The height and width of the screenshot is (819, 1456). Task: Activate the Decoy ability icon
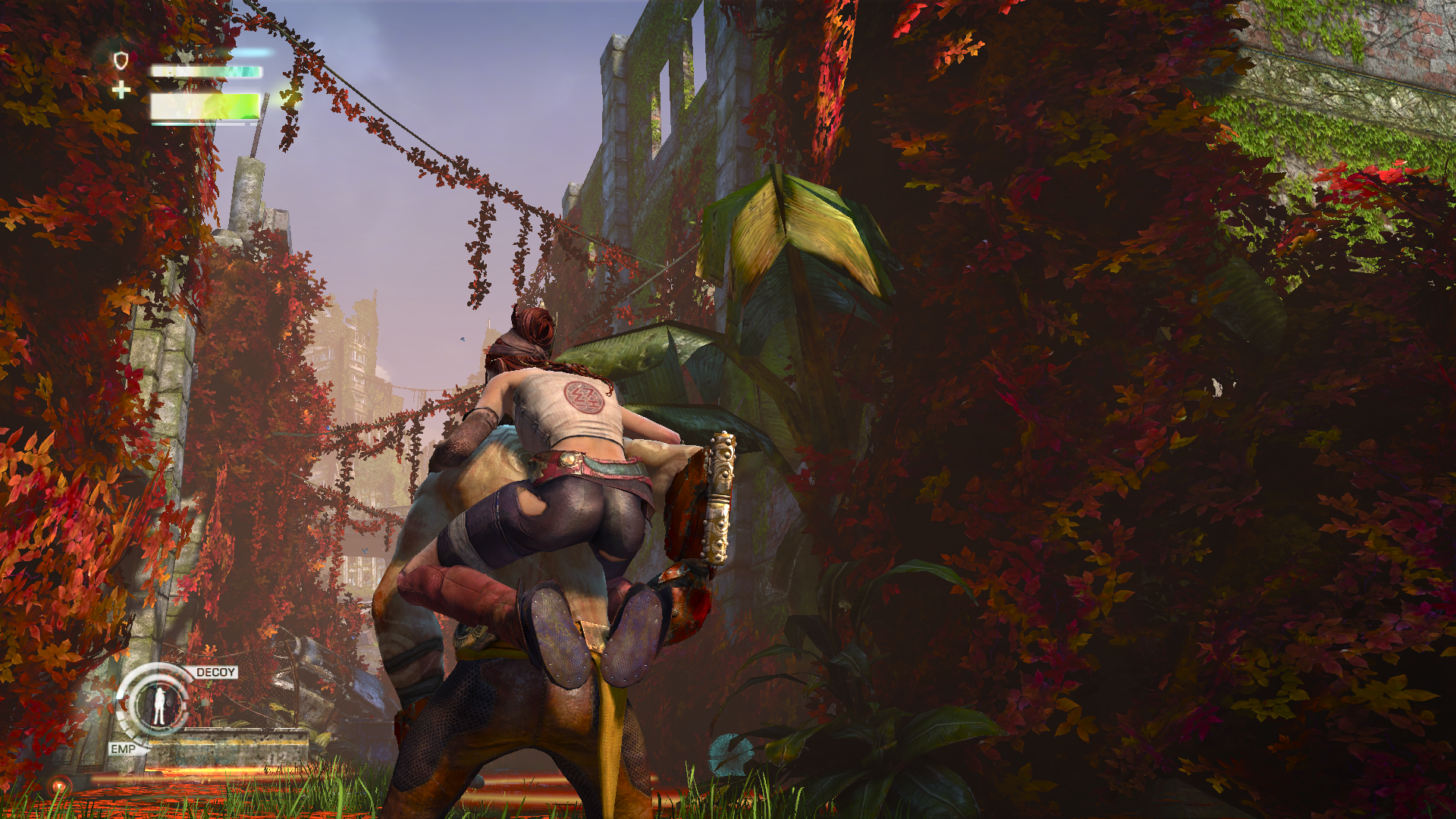coord(158,706)
